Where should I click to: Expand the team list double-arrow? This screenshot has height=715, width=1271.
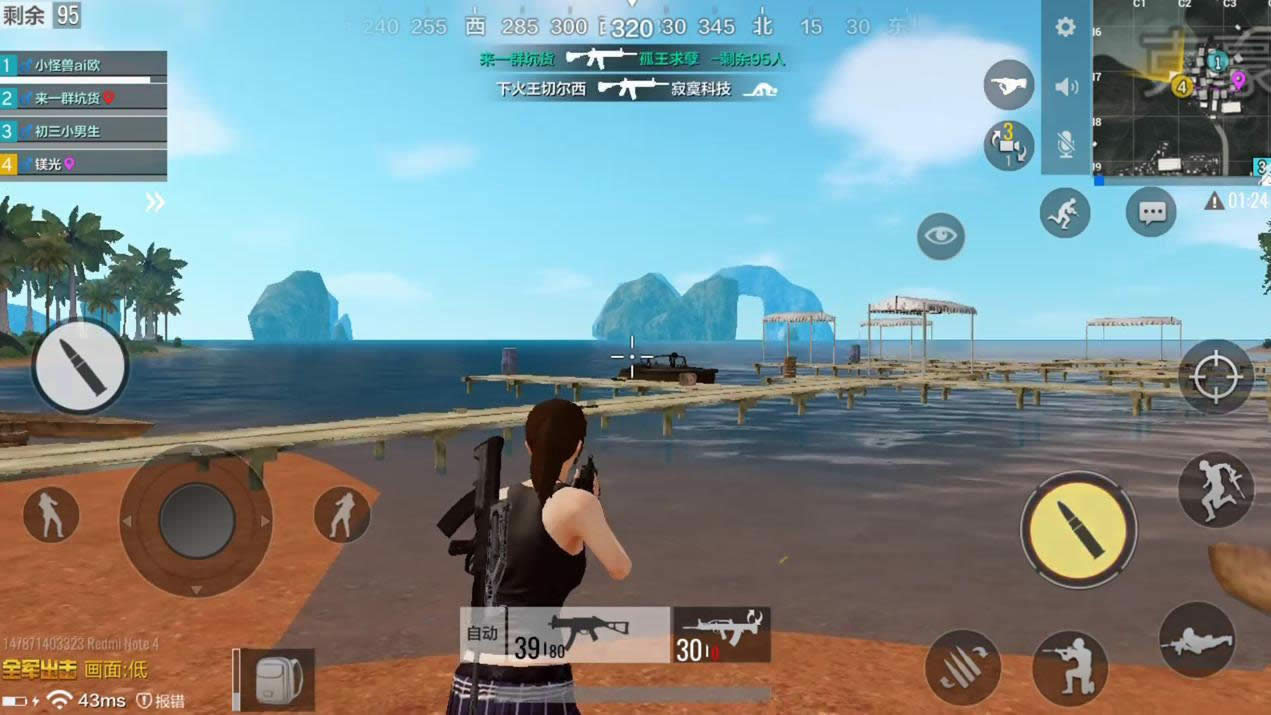pyautogui.click(x=155, y=202)
